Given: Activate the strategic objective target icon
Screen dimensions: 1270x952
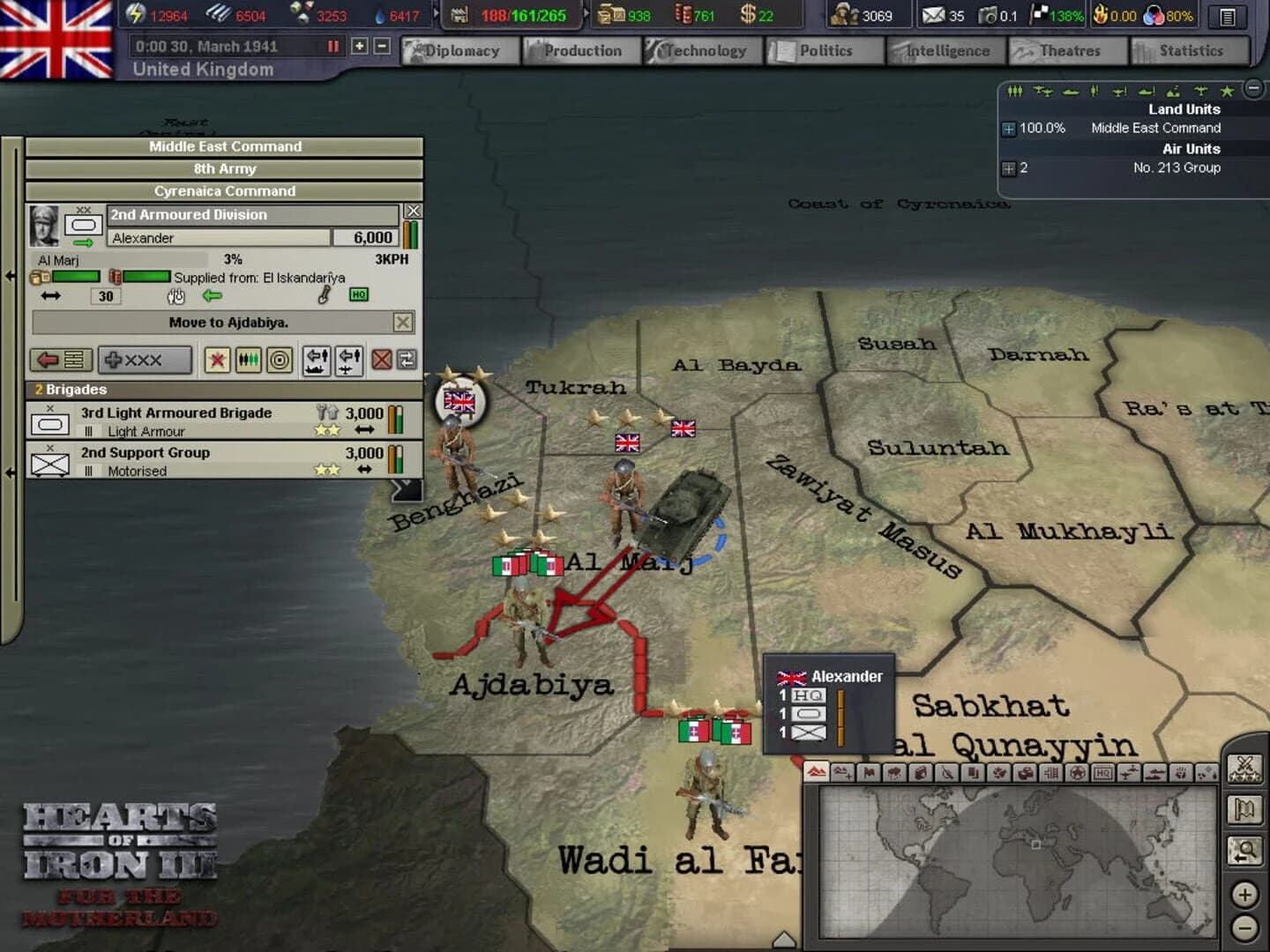Looking at the screenshot, I should [281, 360].
